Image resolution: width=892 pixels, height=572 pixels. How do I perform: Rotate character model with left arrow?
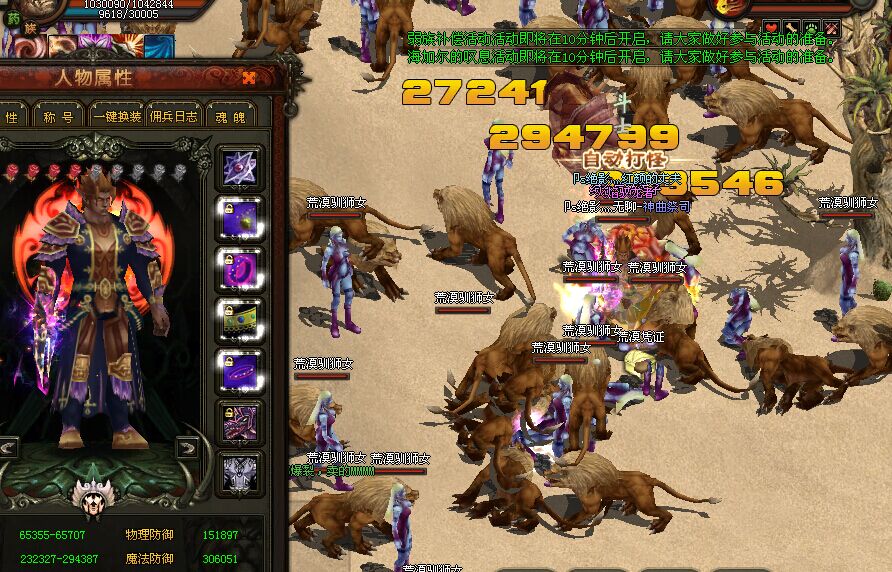9,447
